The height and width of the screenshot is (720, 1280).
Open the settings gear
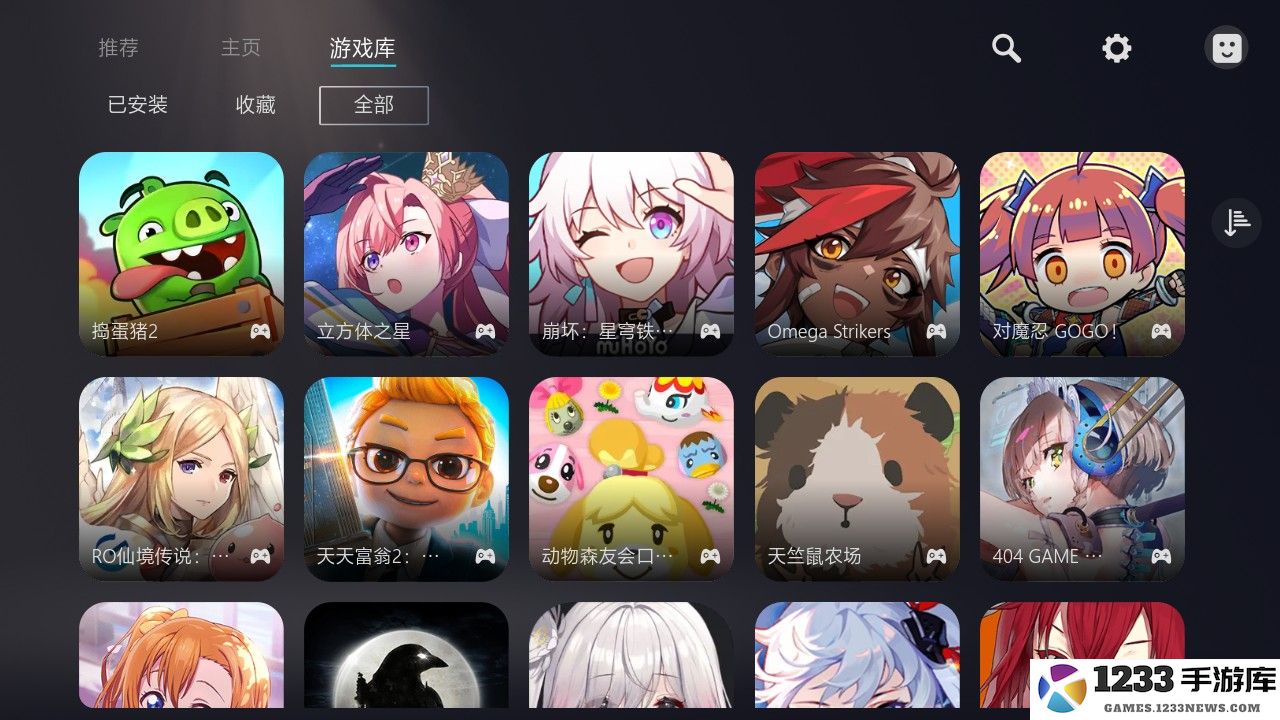click(1116, 47)
